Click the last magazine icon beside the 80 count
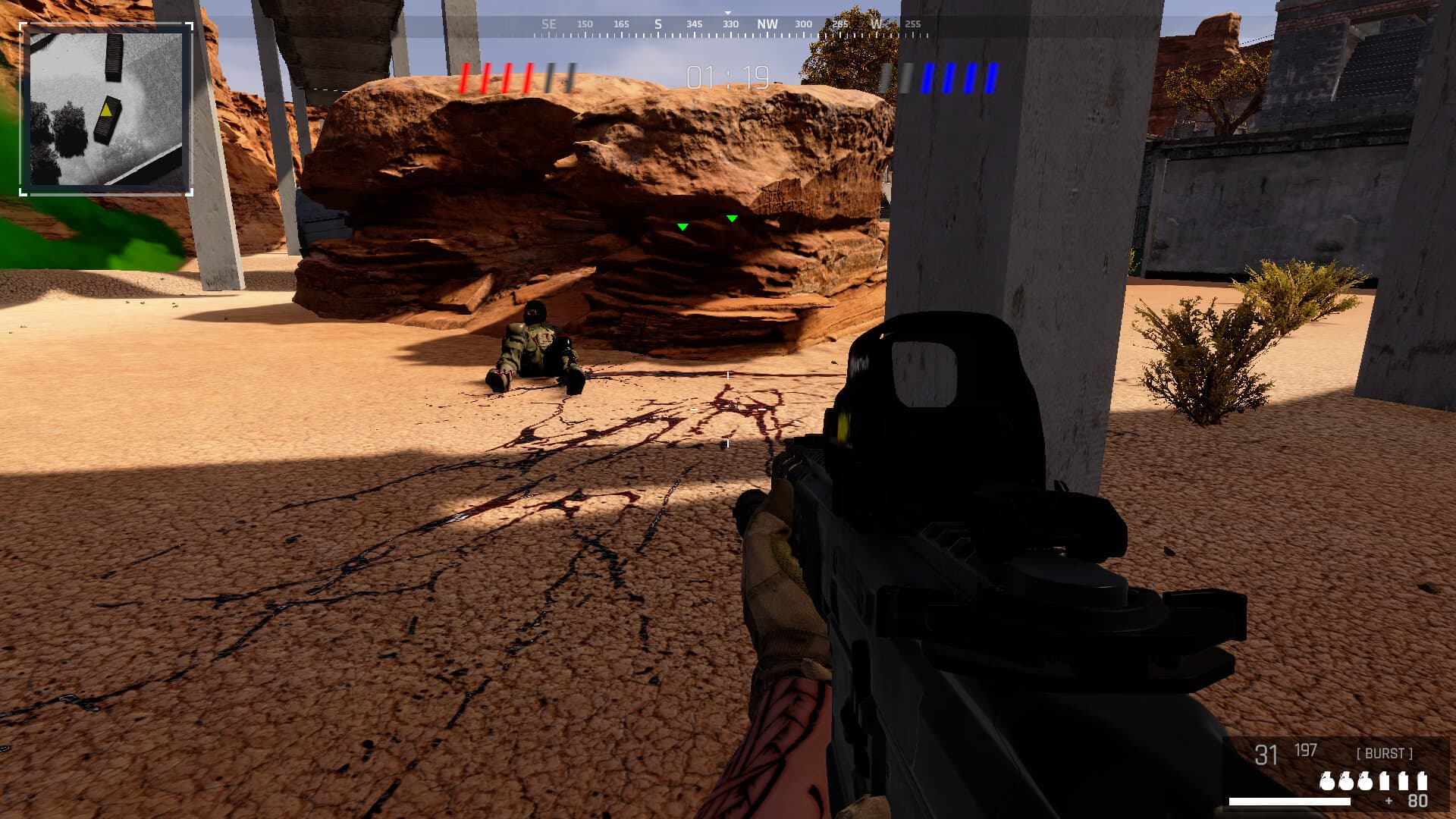 tap(1423, 780)
